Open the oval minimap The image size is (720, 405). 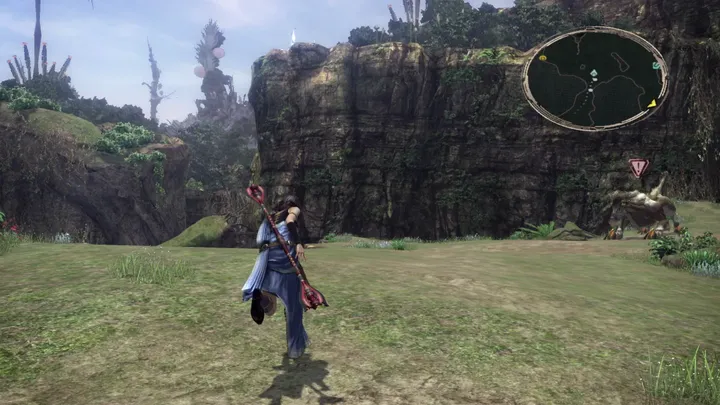[595, 79]
